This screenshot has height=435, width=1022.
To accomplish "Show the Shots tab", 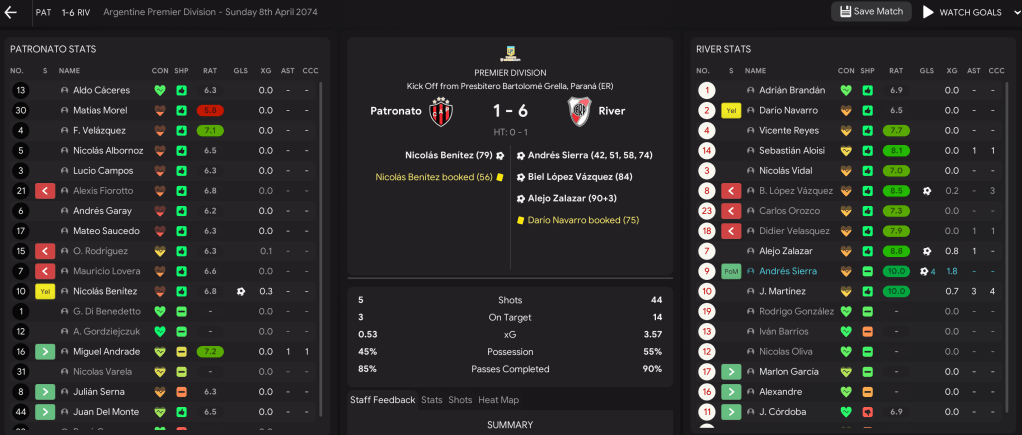I will (460, 400).
